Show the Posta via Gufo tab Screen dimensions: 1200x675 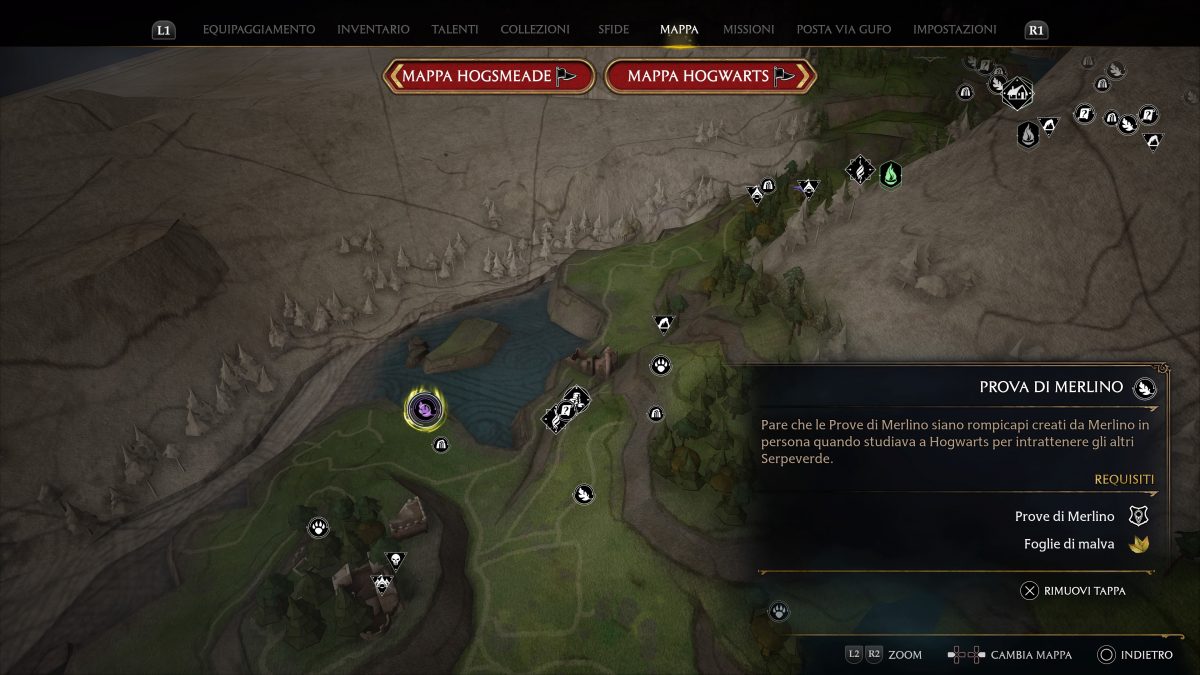843,30
